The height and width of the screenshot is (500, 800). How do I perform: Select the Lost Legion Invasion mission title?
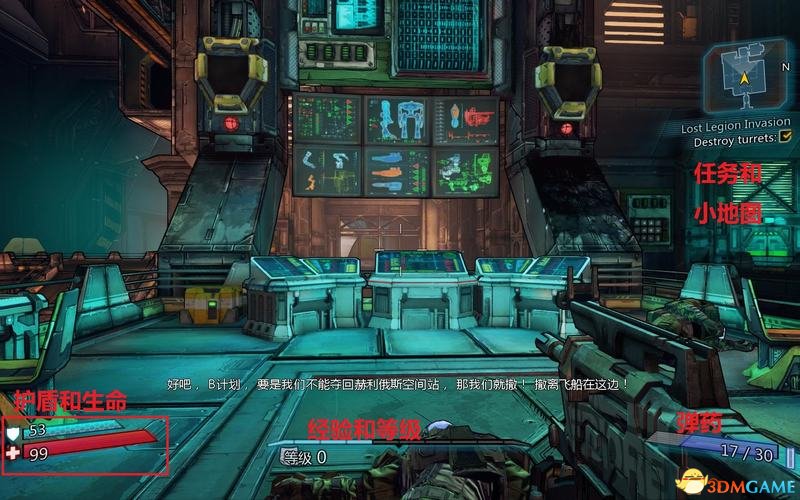[x=736, y=125]
